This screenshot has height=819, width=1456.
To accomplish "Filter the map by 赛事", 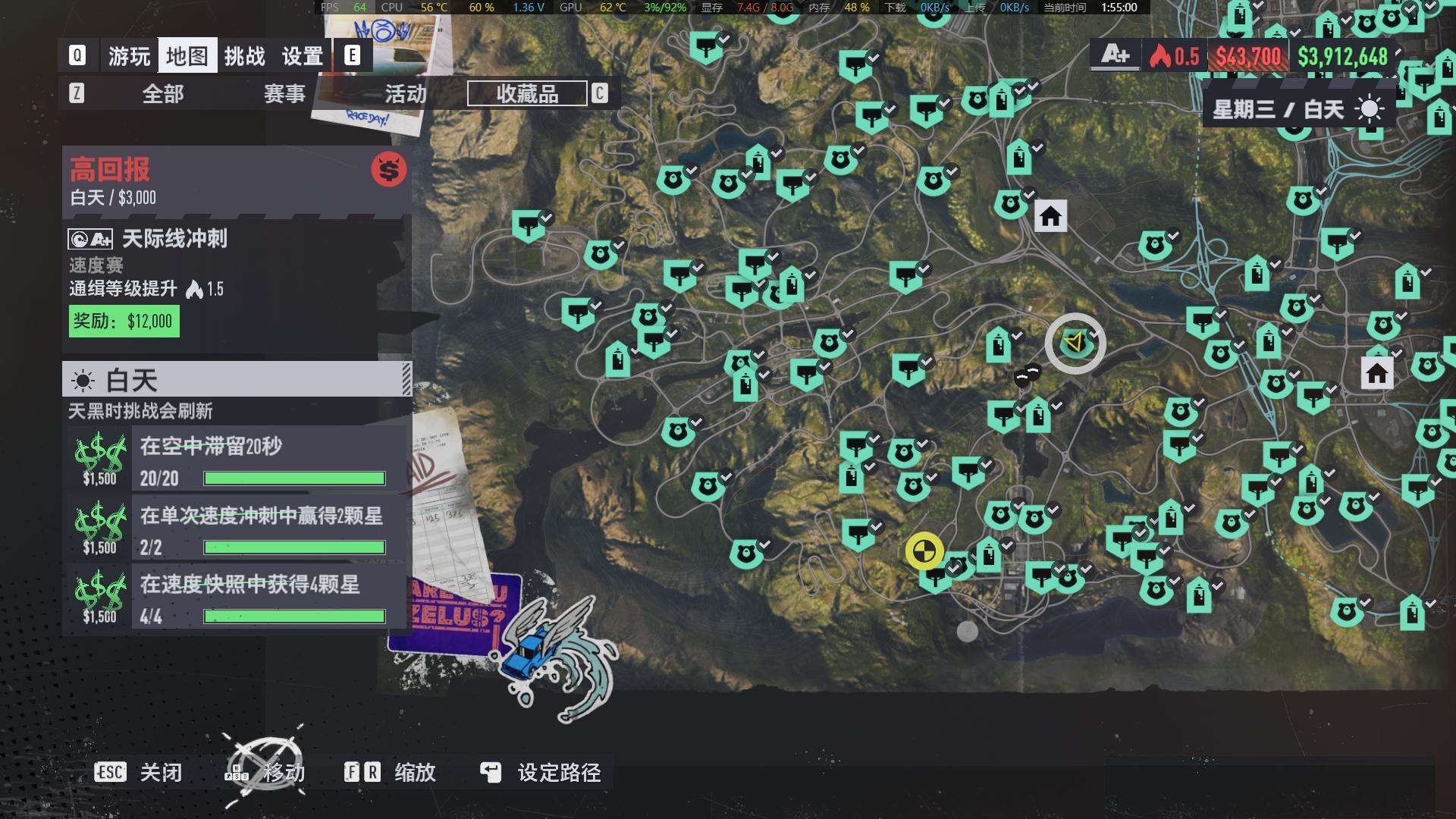I will pos(284,94).
